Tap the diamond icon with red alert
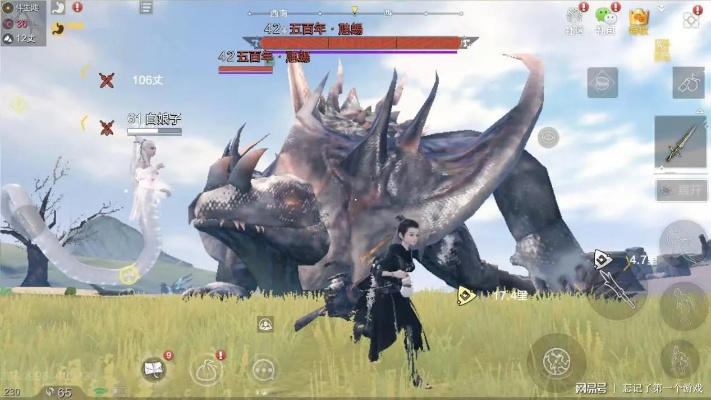The height and width of the screenshot is (400, 711). pyautogui.click(x=691, y=18)
